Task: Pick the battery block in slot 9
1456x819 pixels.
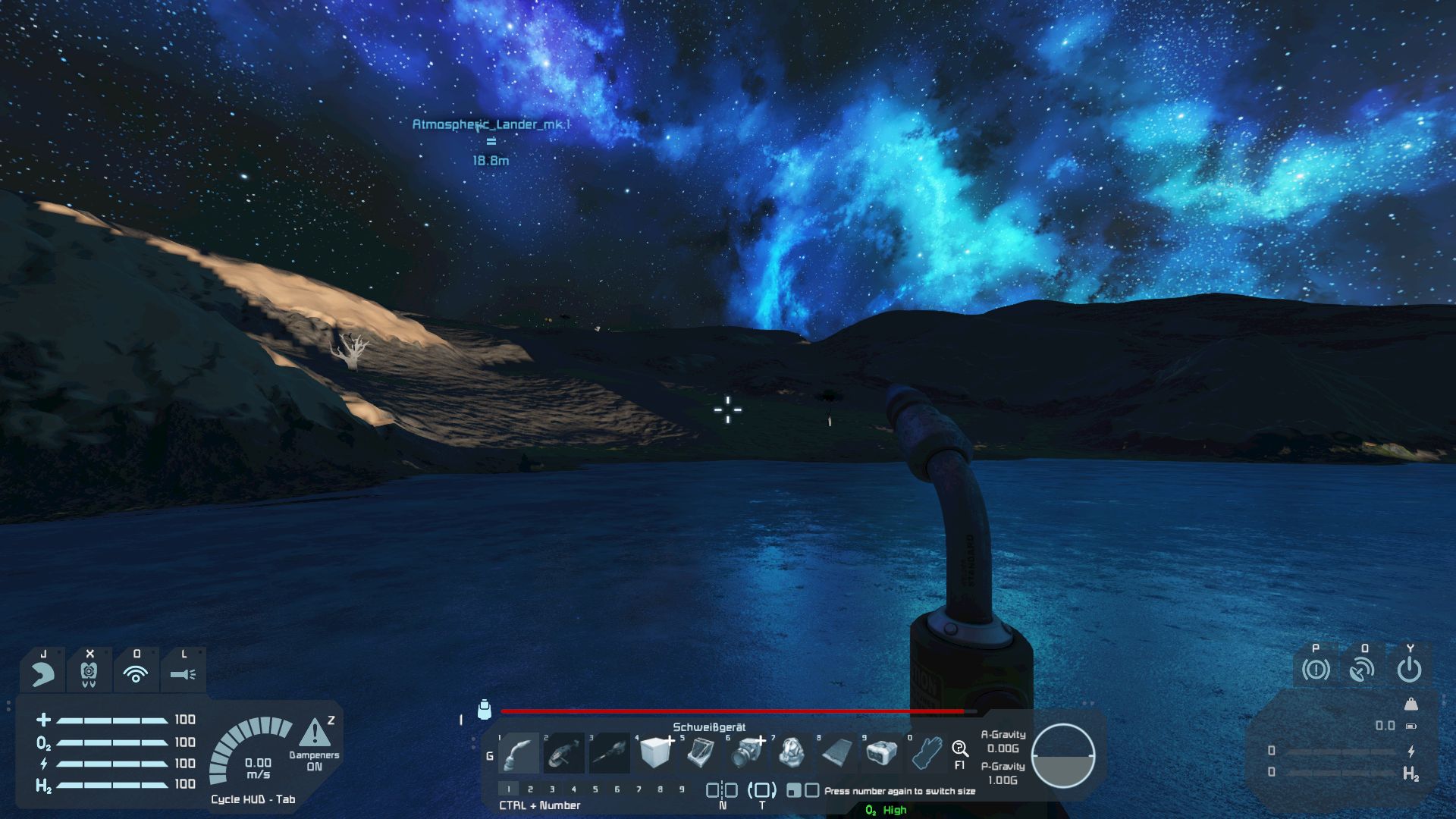Action: point(882,754)
